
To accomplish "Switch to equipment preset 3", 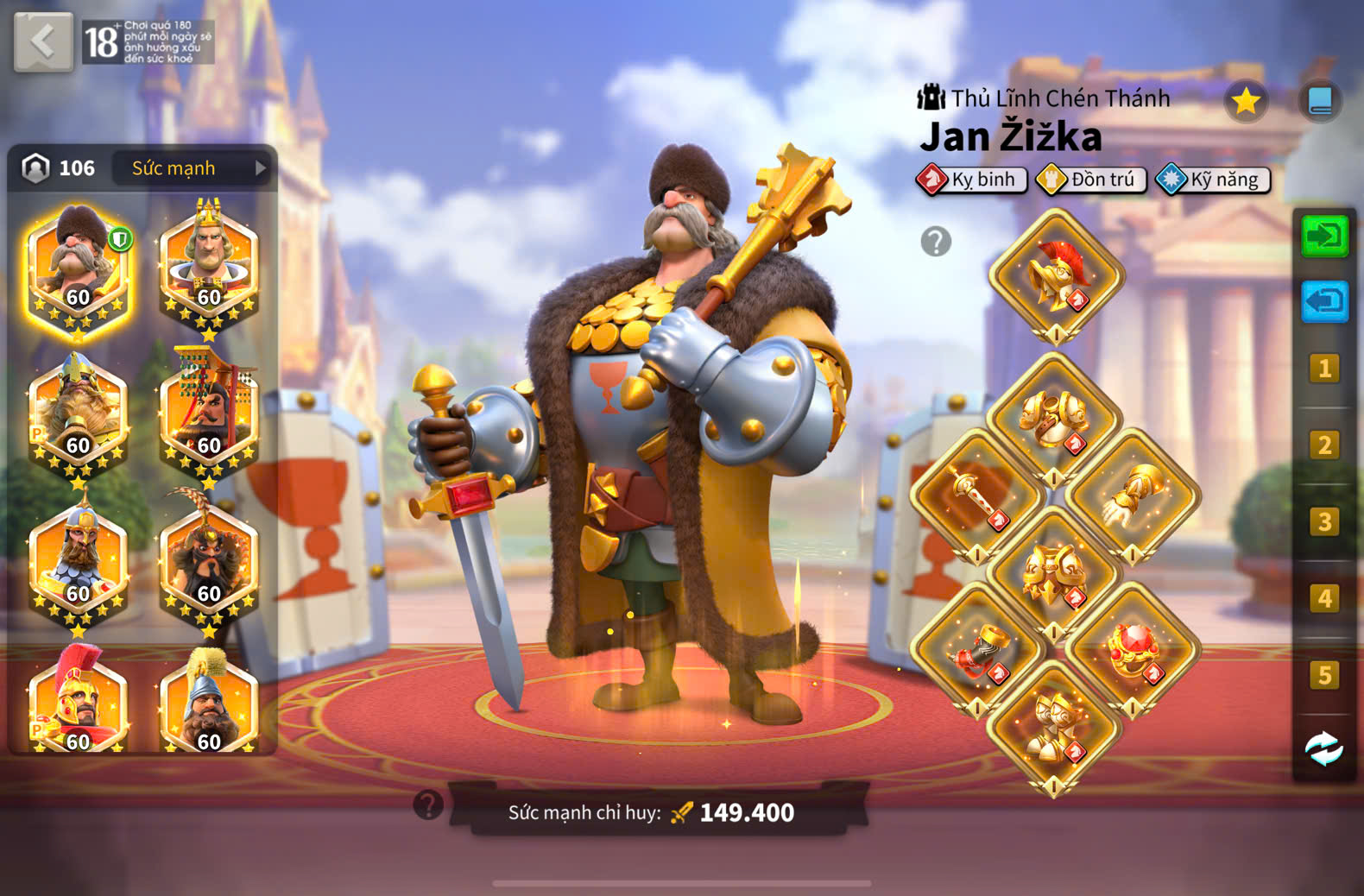I will click(1324, 521).
